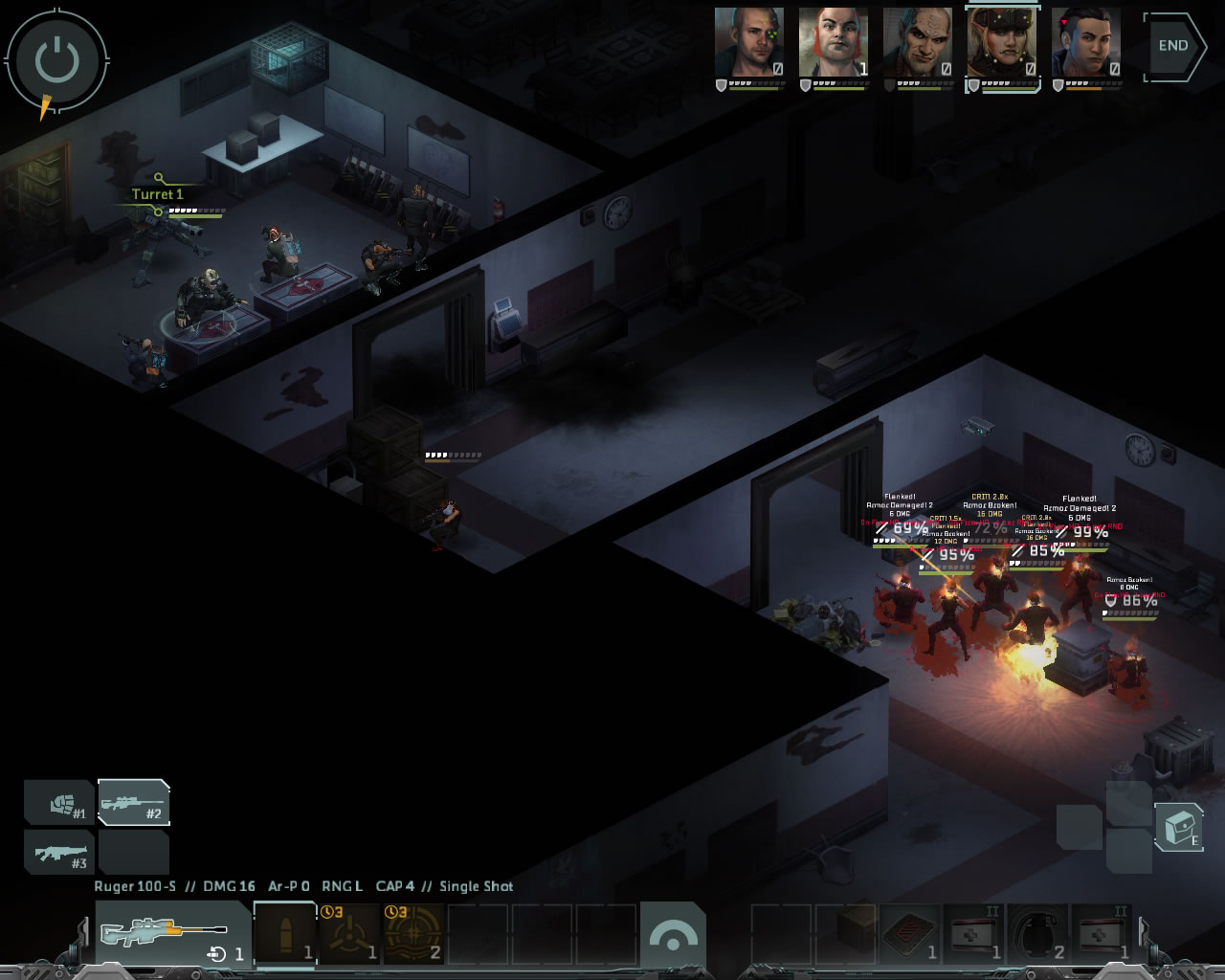The width and height of the screenshot is (1225, 980).
Task: Activate the radiation-symbol ability on cooldown
Action: coord(349,933)
